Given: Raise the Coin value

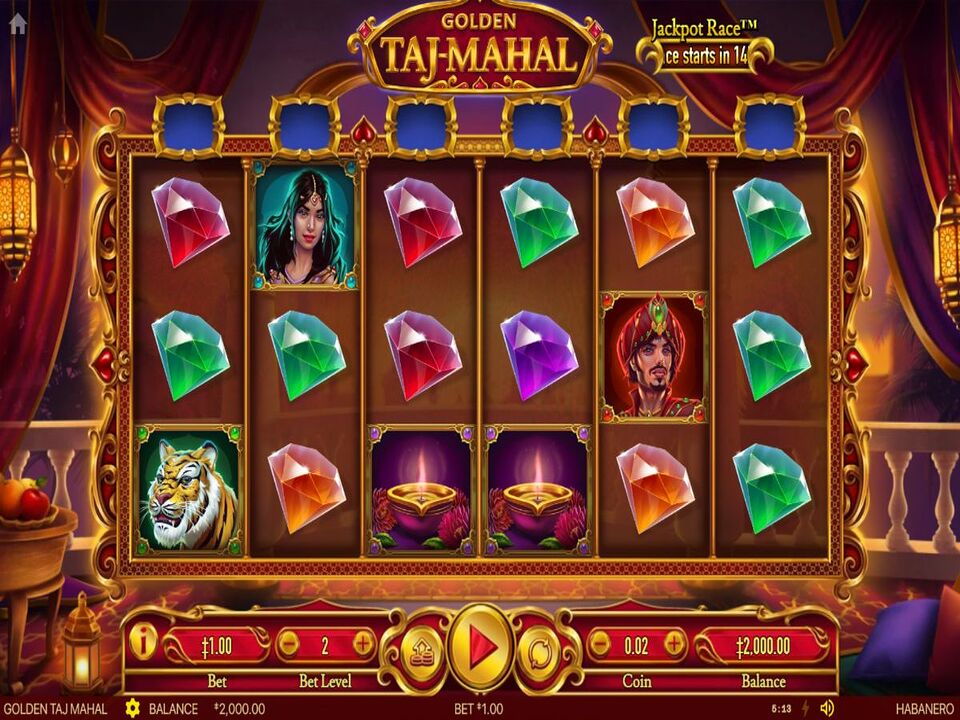Looking at the screenshot, I should tap(674, 644).
